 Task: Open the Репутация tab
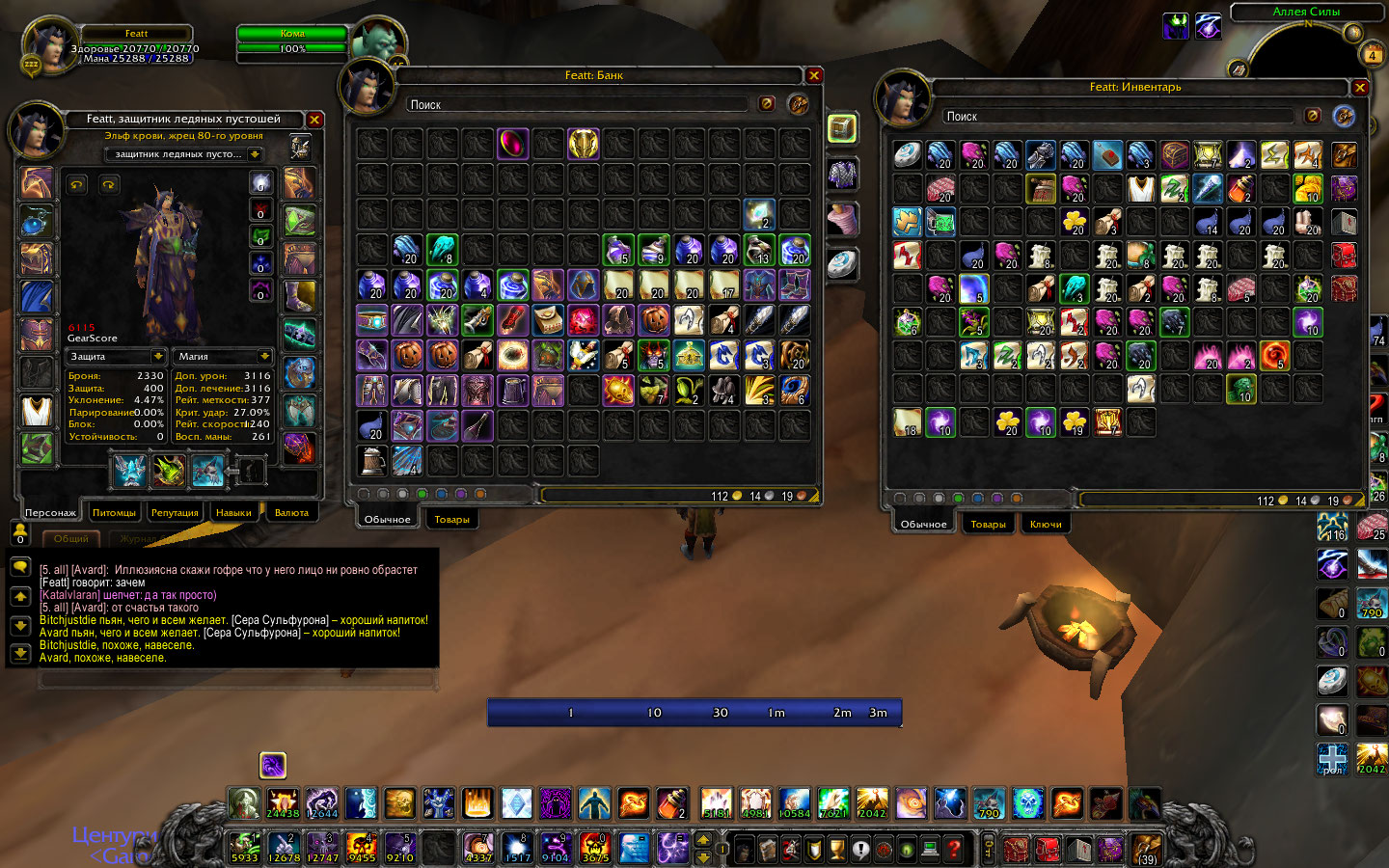click(x=175, y=513)
